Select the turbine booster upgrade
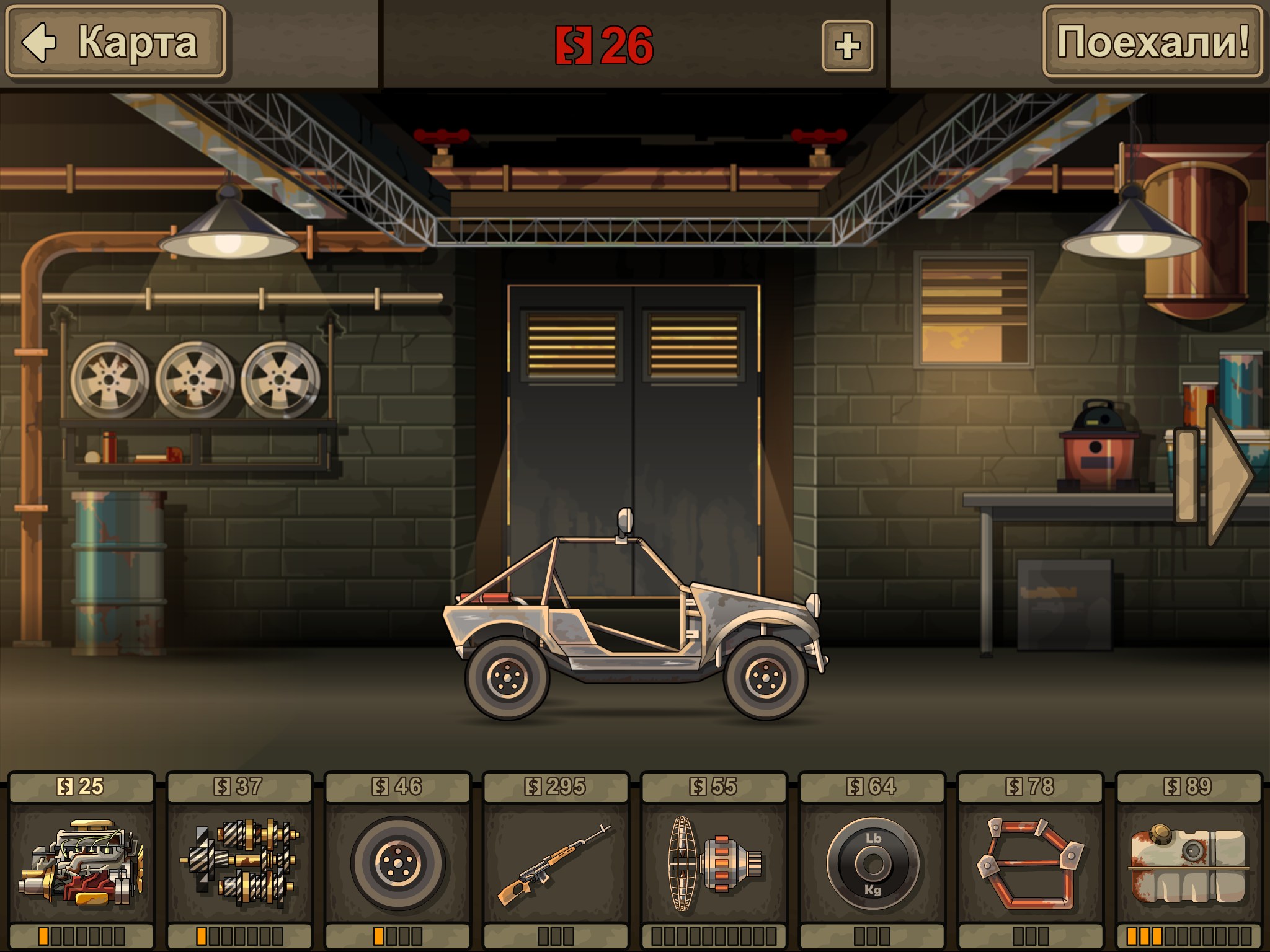Screen dimensions: 1270x952 [x=714, y=863]
